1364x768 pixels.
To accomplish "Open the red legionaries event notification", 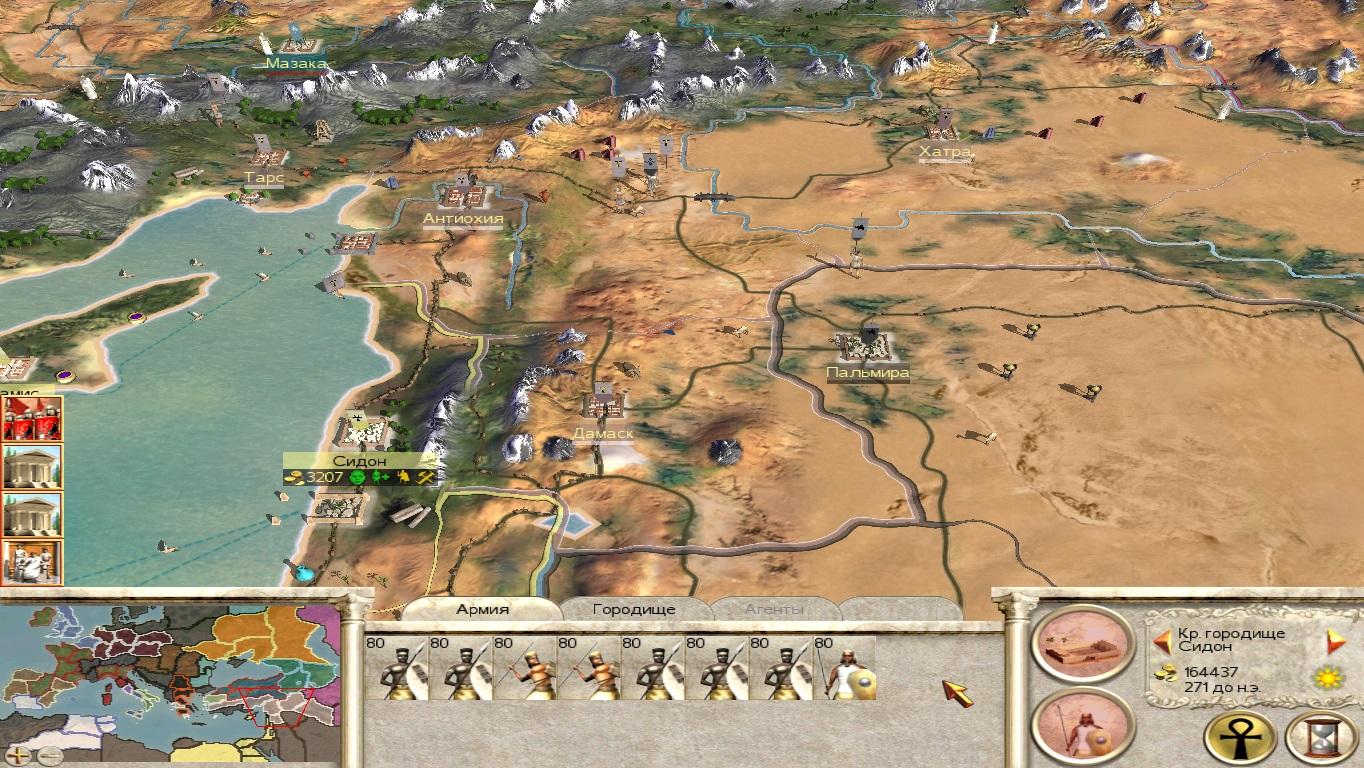I will [32, 418].
